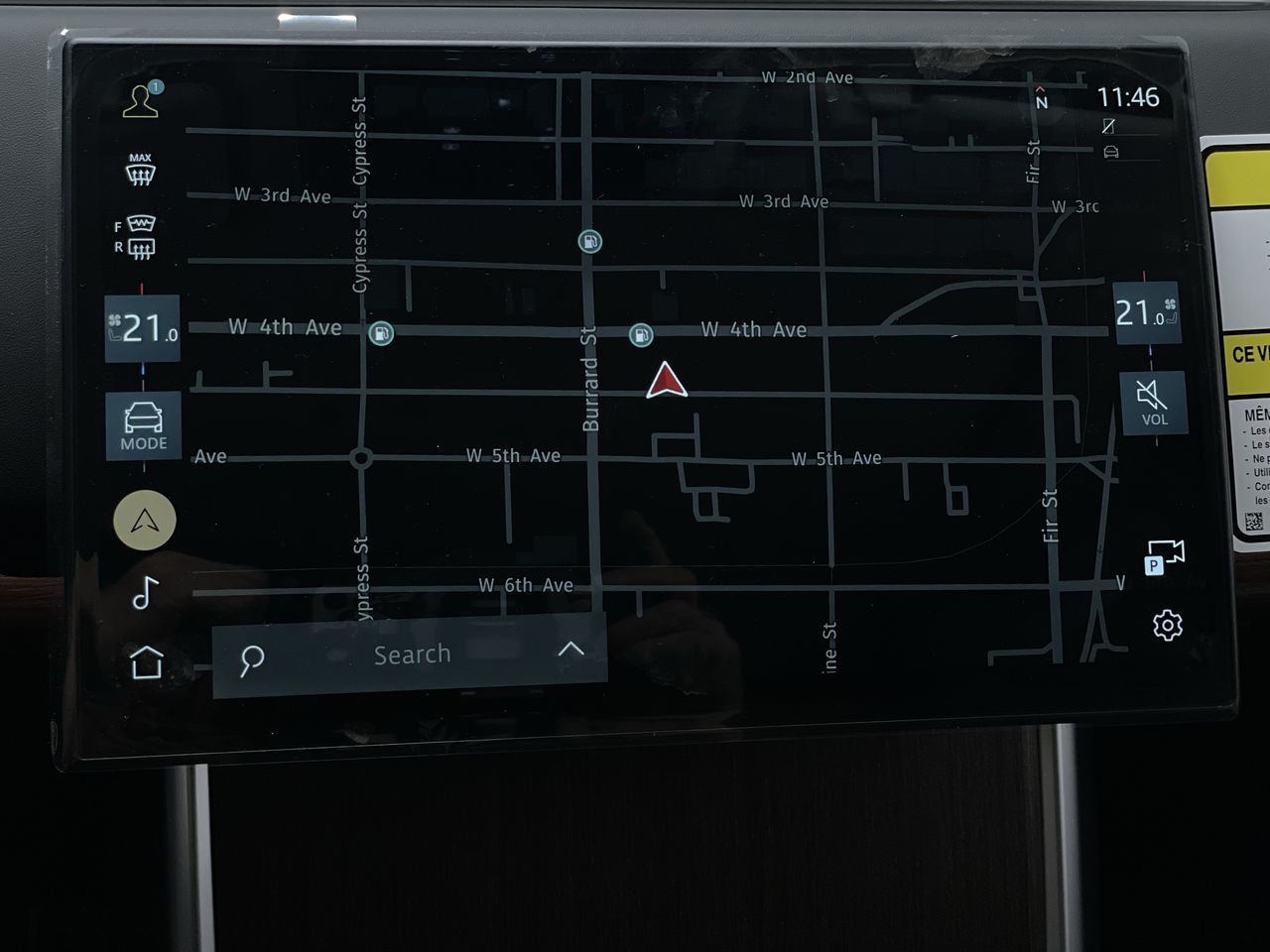This screenshot has width=1270, height=952.
Task: Select the gas station marker above W 3rd Ave
Action: 590,241
